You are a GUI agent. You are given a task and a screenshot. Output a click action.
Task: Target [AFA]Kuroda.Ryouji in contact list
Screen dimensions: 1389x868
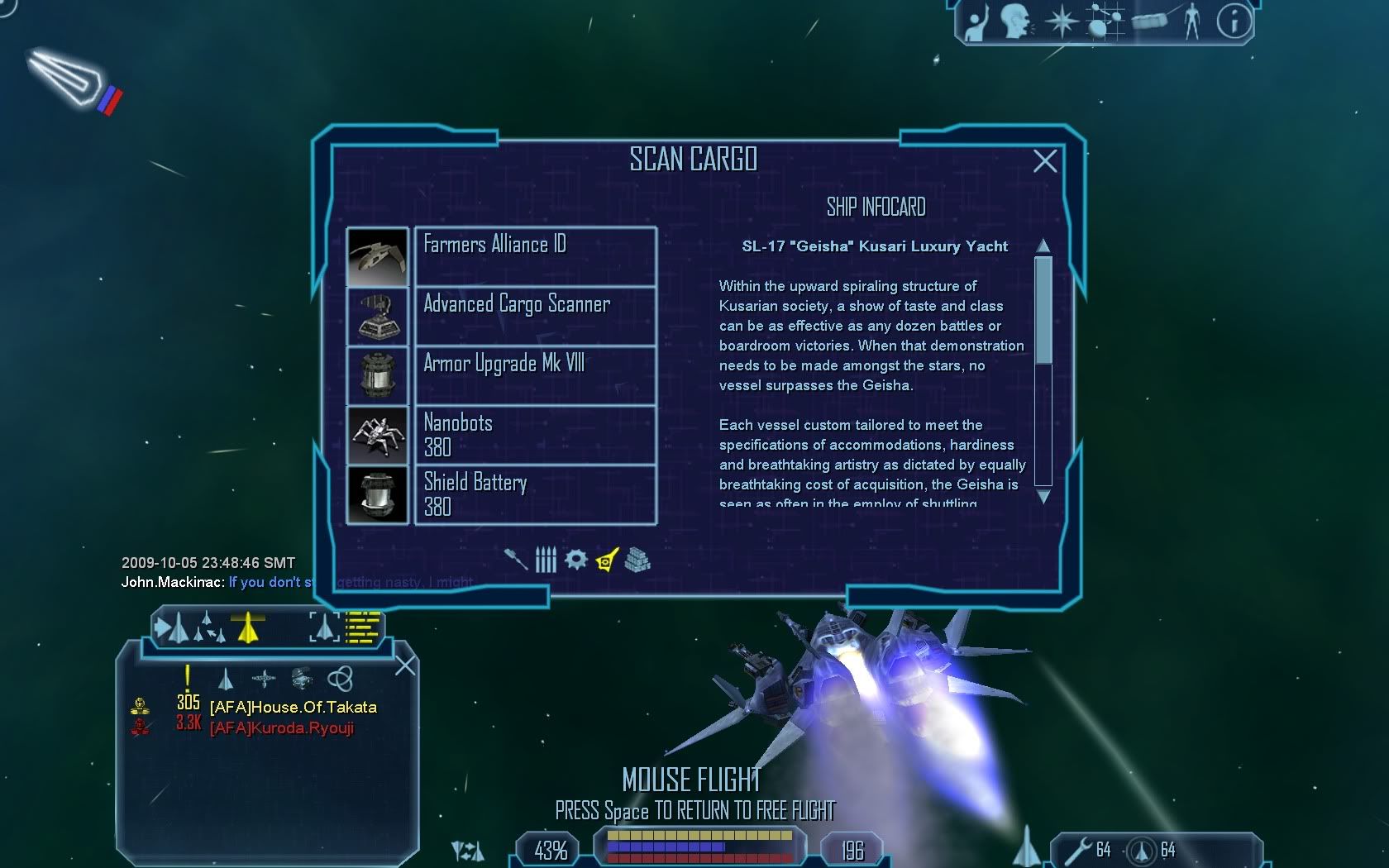pyautogui.click(x=281, y=728)
